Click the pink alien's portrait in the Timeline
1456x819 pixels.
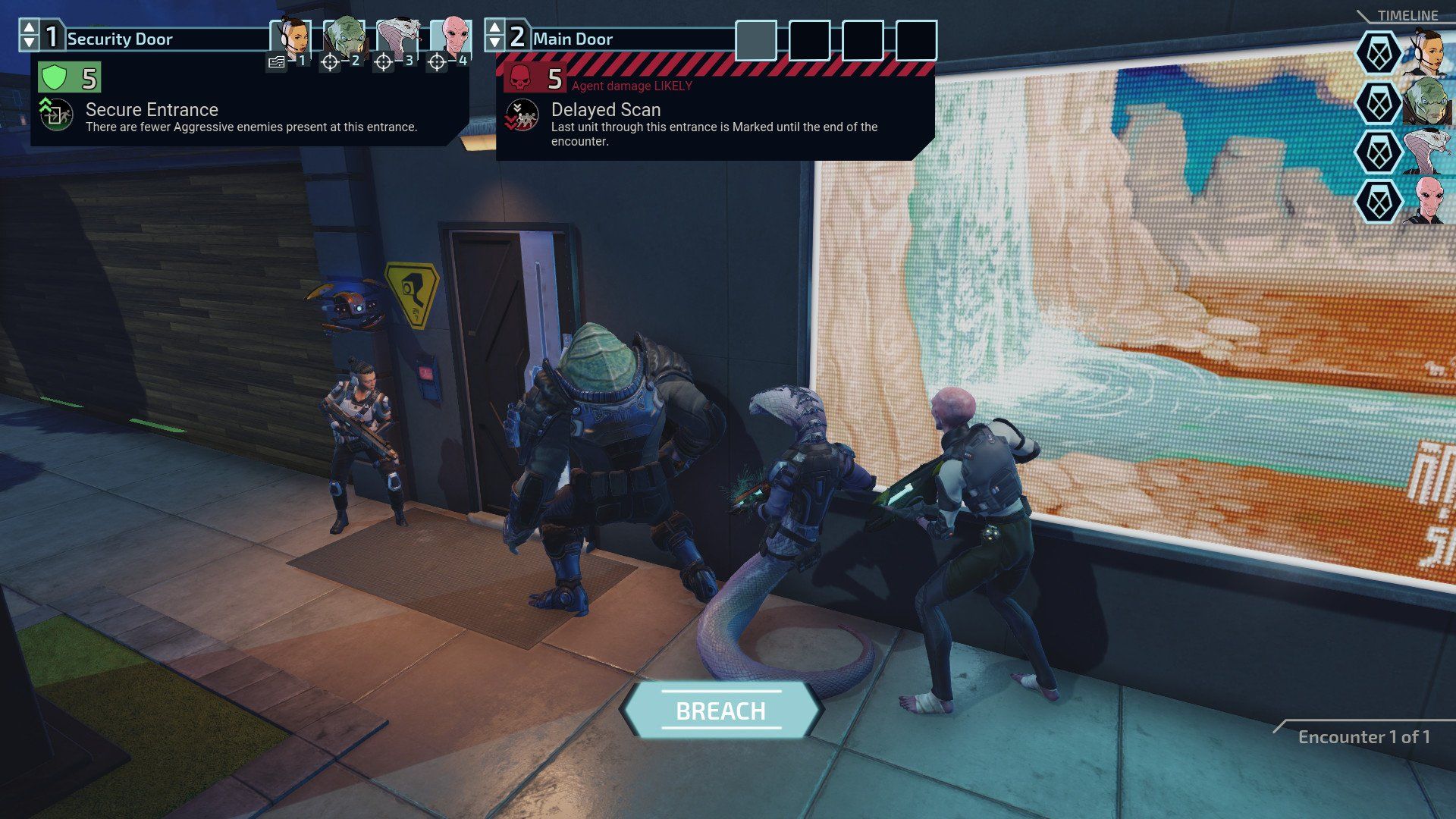(x=1429, y=199)
